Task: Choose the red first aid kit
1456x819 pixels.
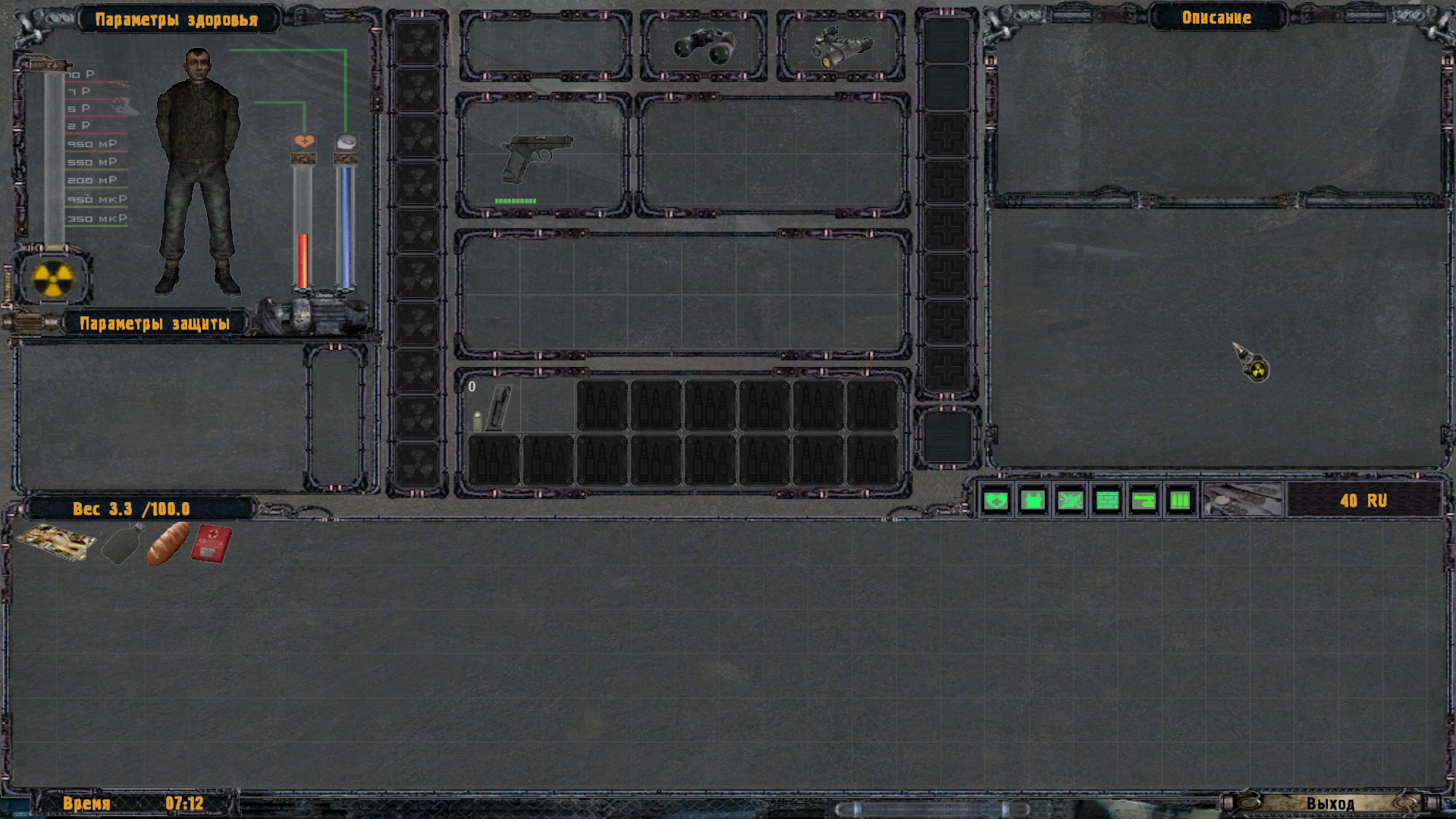Action: (211, 543)
